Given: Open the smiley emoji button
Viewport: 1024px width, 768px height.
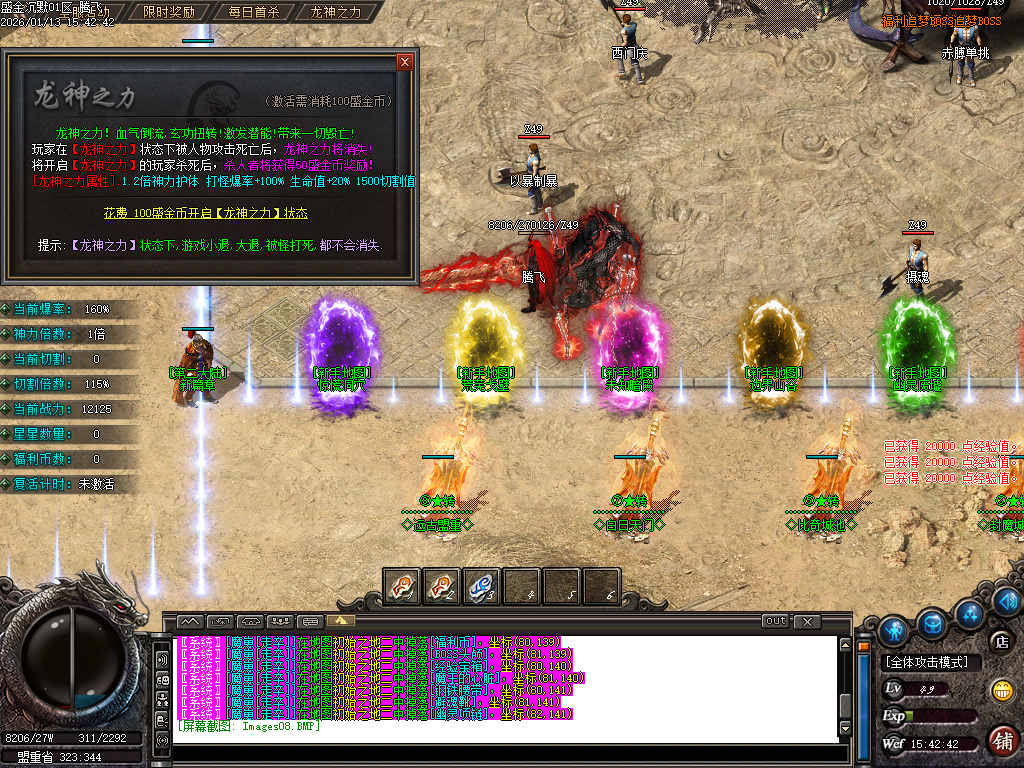Looking at the screenshot, I should coord(1001,690).
